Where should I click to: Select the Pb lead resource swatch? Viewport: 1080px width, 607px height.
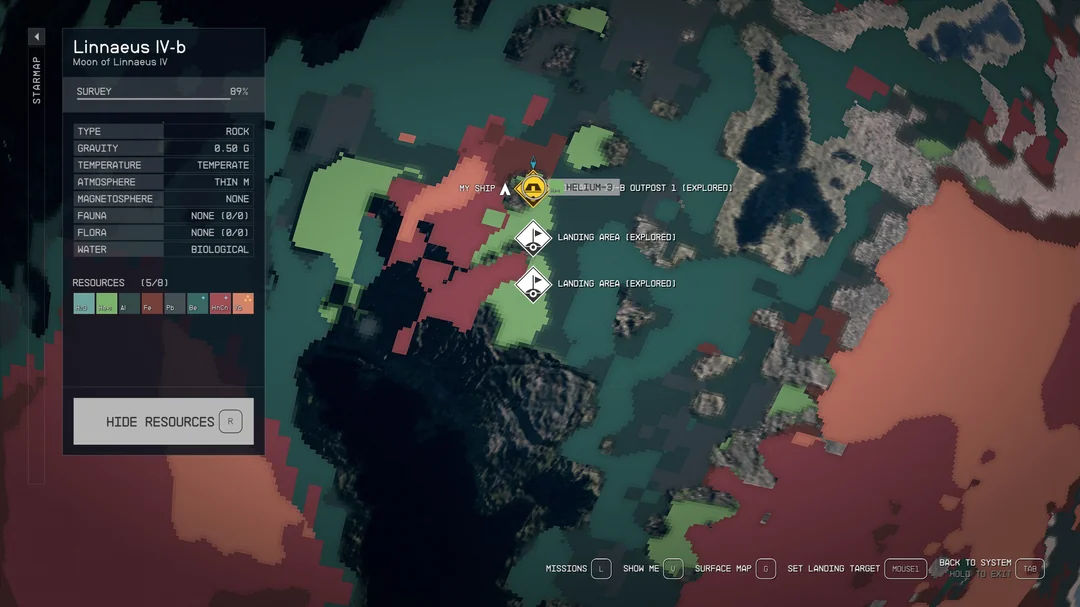(174, 303)
